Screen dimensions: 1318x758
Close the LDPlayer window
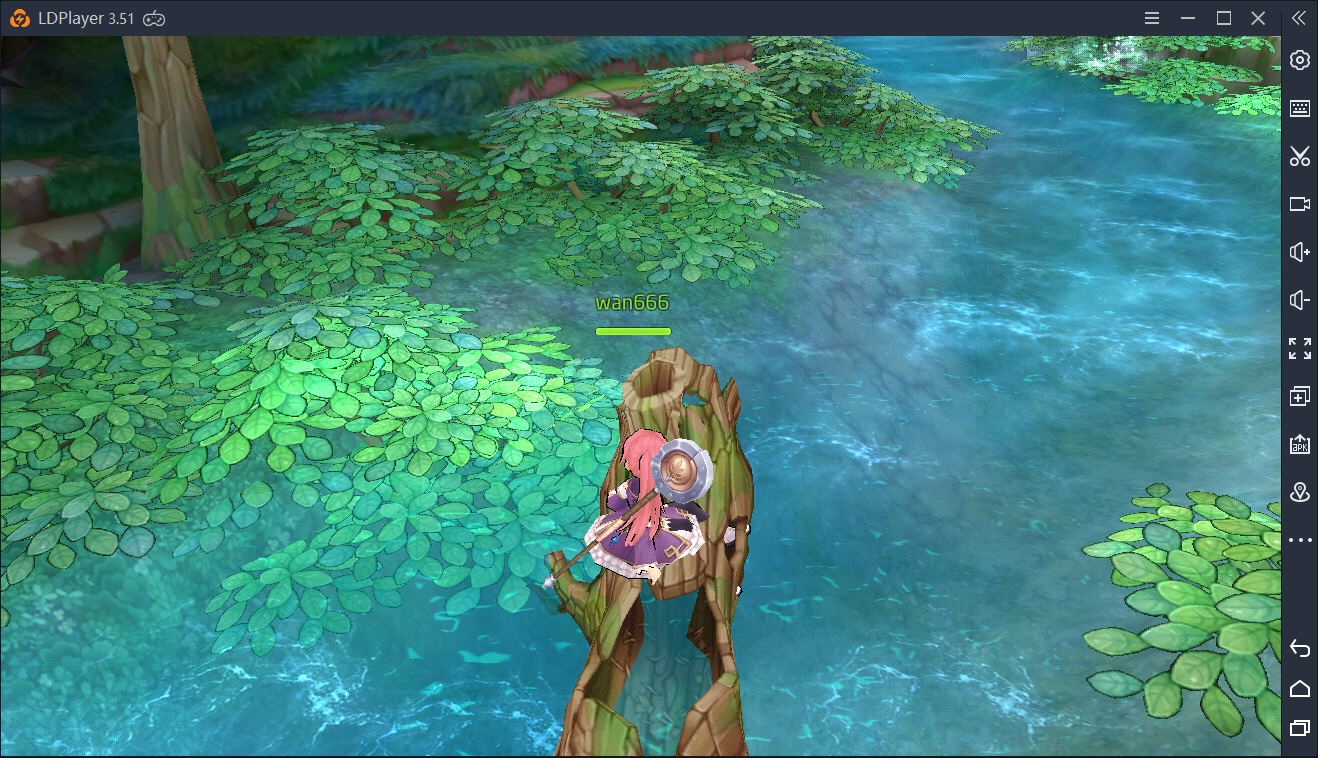pos(1260,18)
